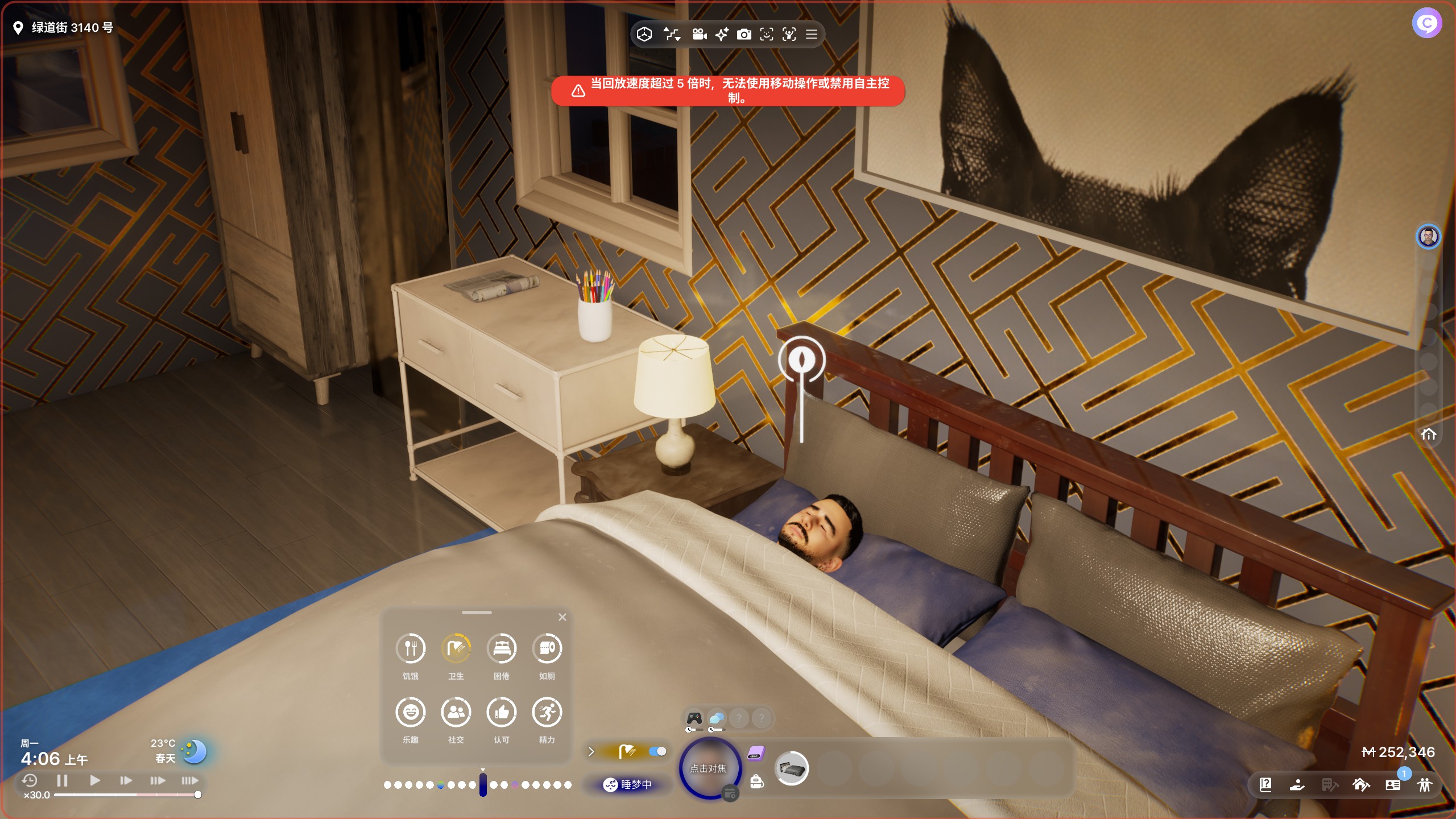Click the sleeping (睡梦中) status button
Screen dimensions: 1456x819
click(628, 784)
